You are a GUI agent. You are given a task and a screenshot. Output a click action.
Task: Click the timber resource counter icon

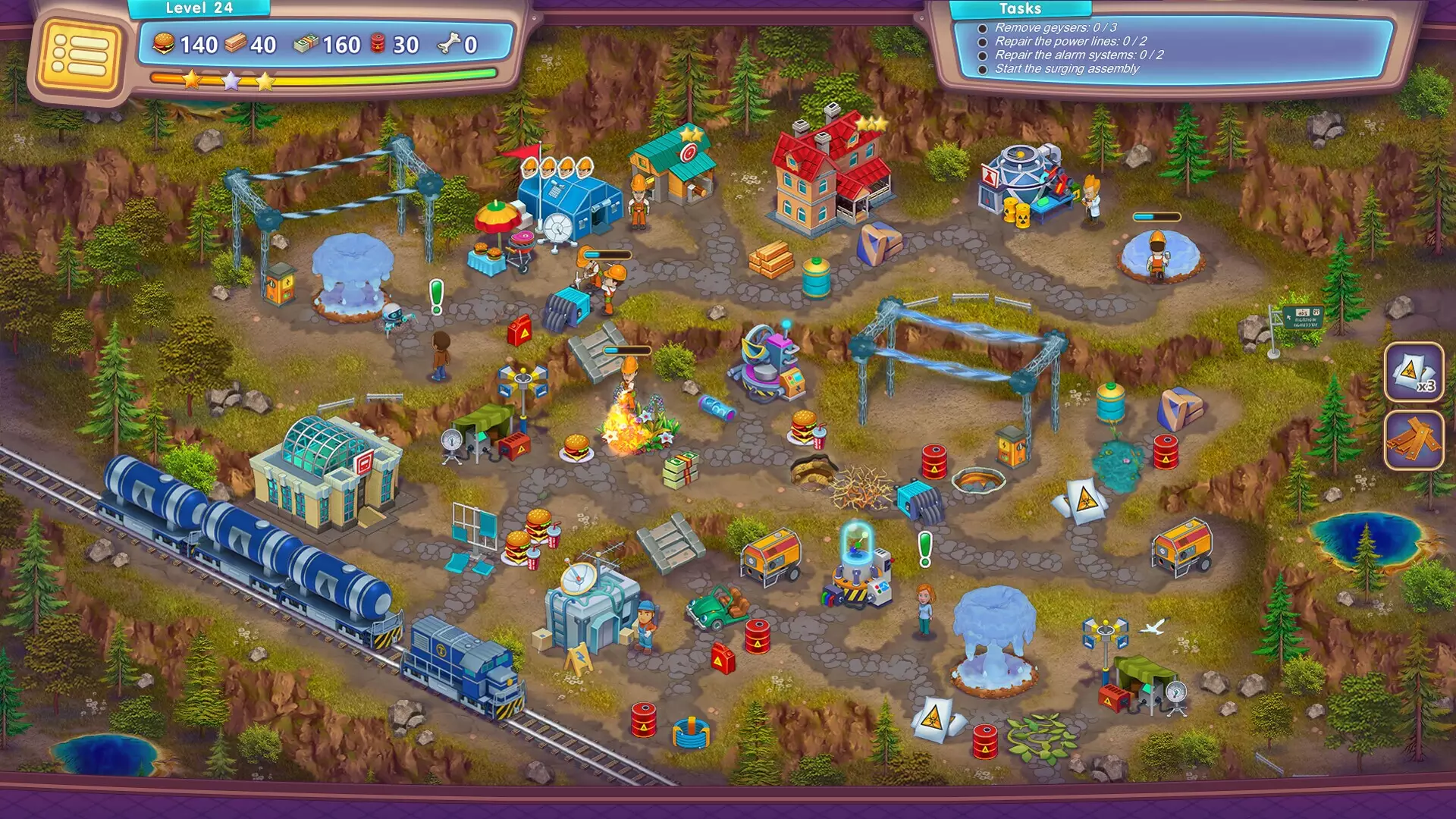pos(235,45)
